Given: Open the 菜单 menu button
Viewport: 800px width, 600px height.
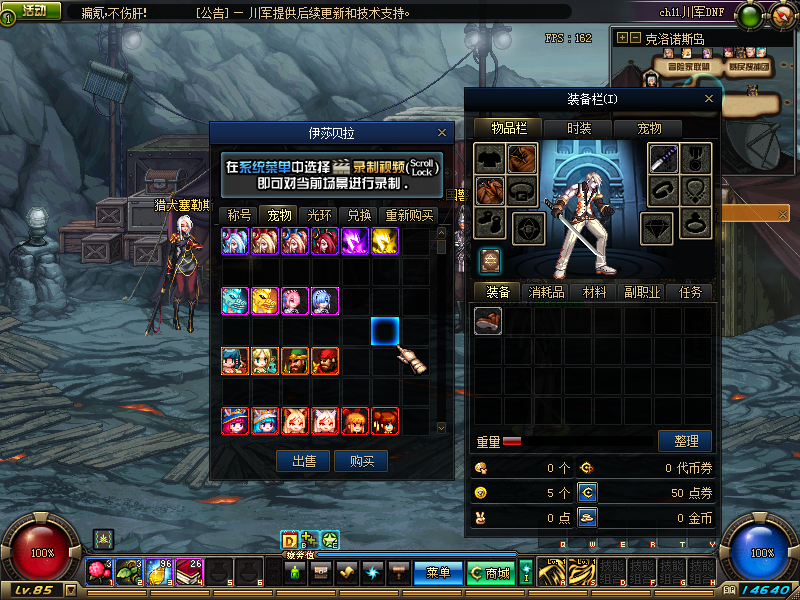Looking at the screenshot, I should 438,573.
